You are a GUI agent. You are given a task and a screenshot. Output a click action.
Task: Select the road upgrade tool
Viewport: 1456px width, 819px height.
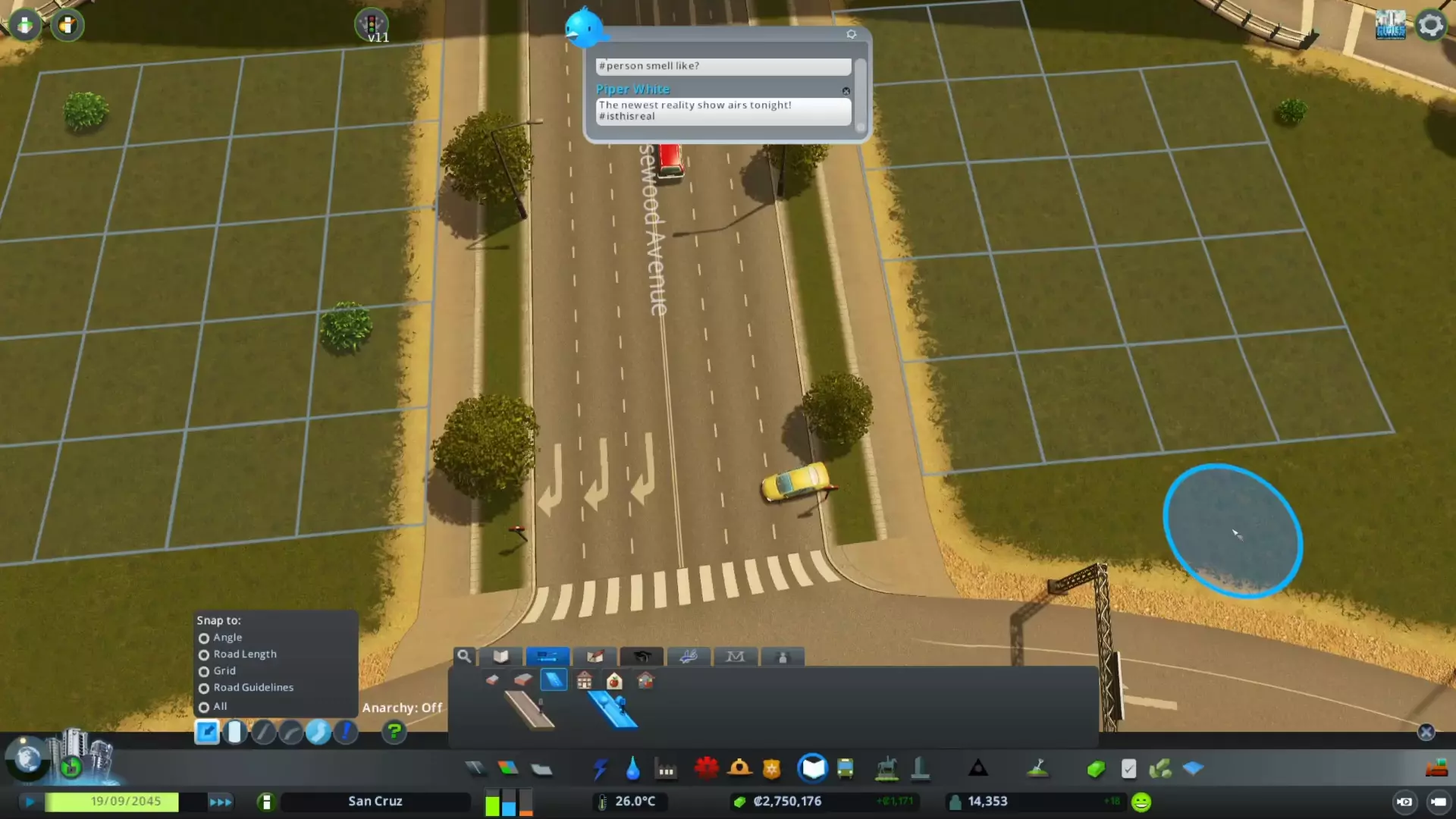tap(207, 732)
